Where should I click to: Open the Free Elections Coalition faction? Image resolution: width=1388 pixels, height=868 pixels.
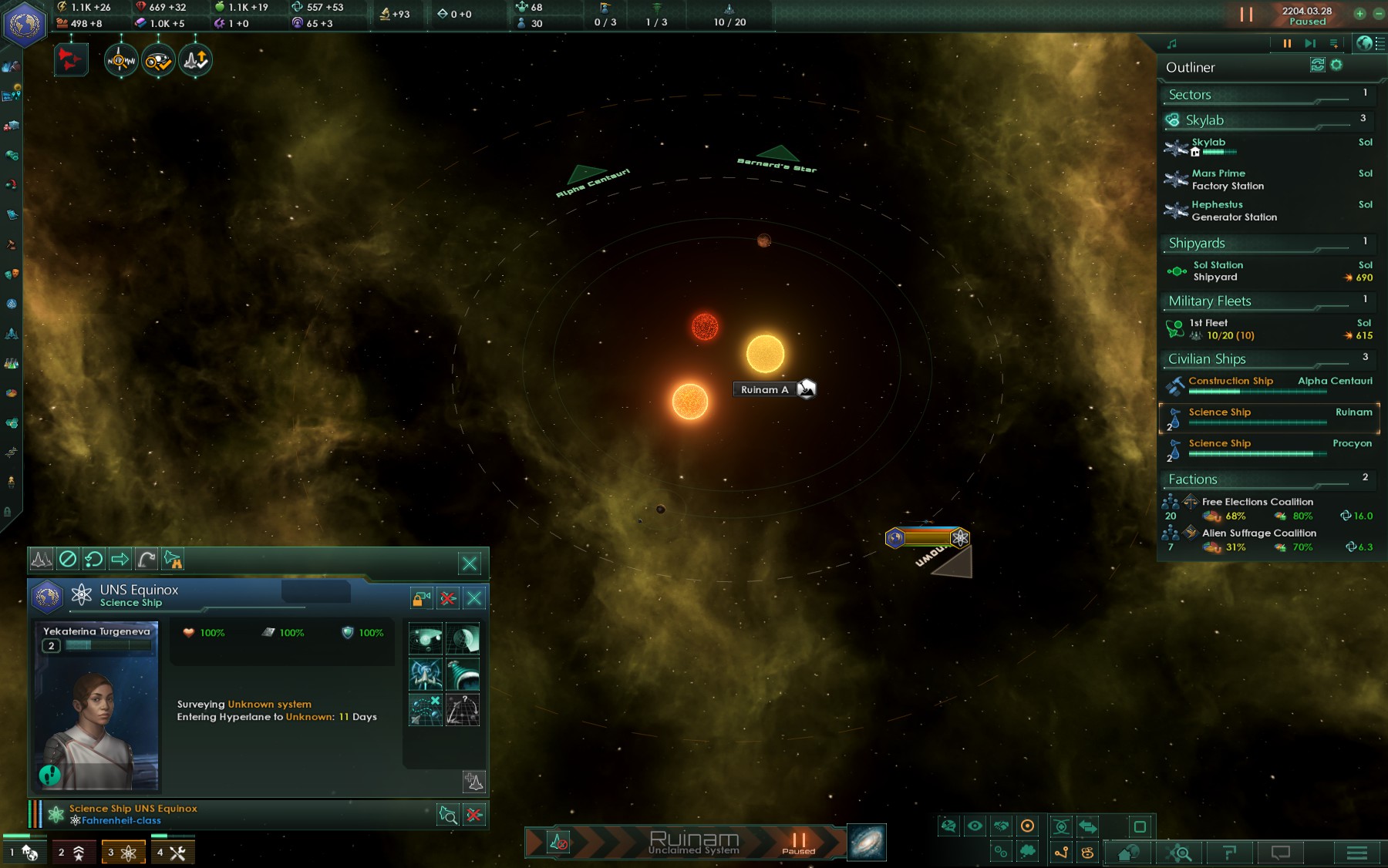coord(1270,509)
